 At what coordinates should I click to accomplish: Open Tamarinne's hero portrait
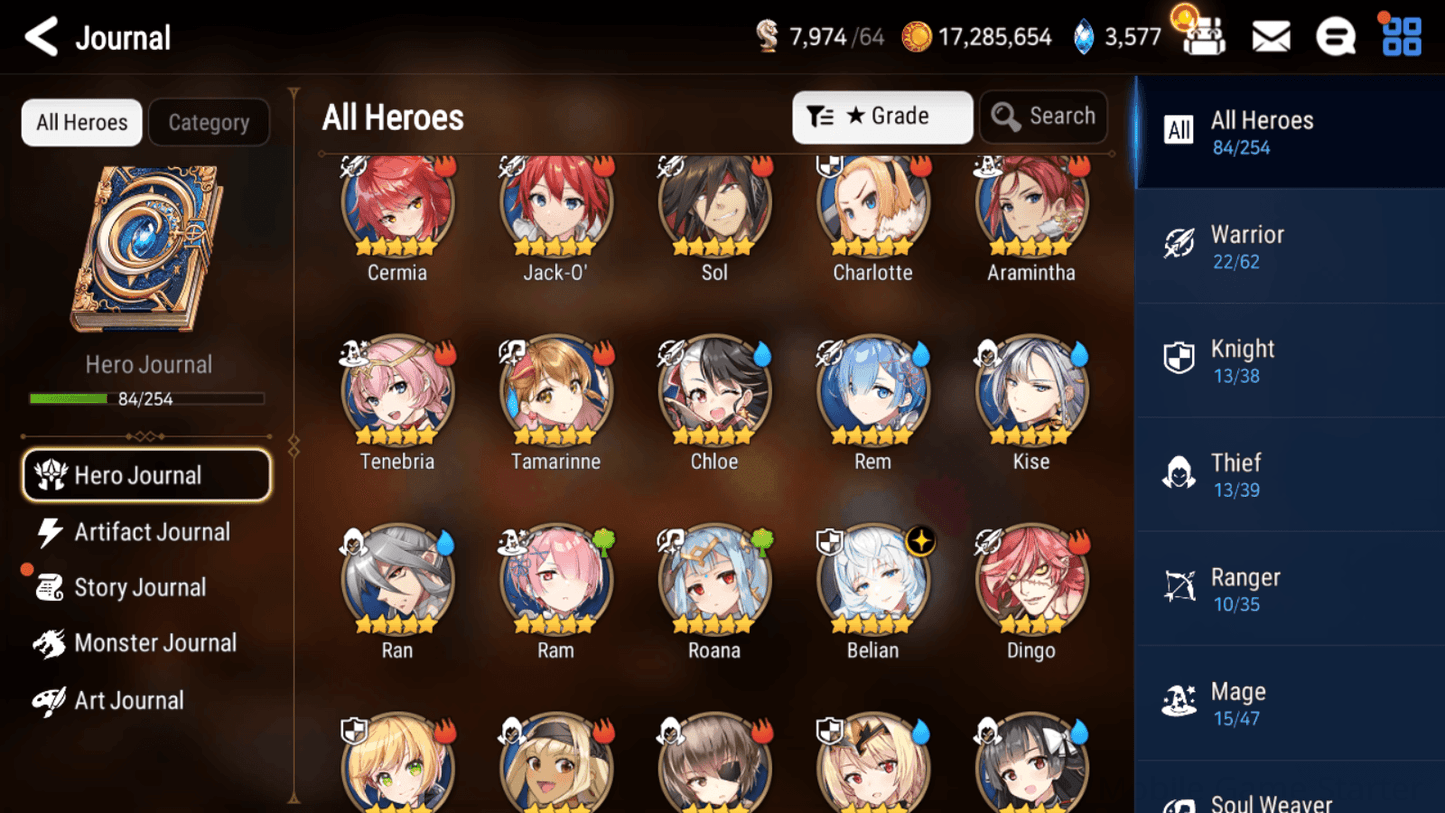point(556,389)
